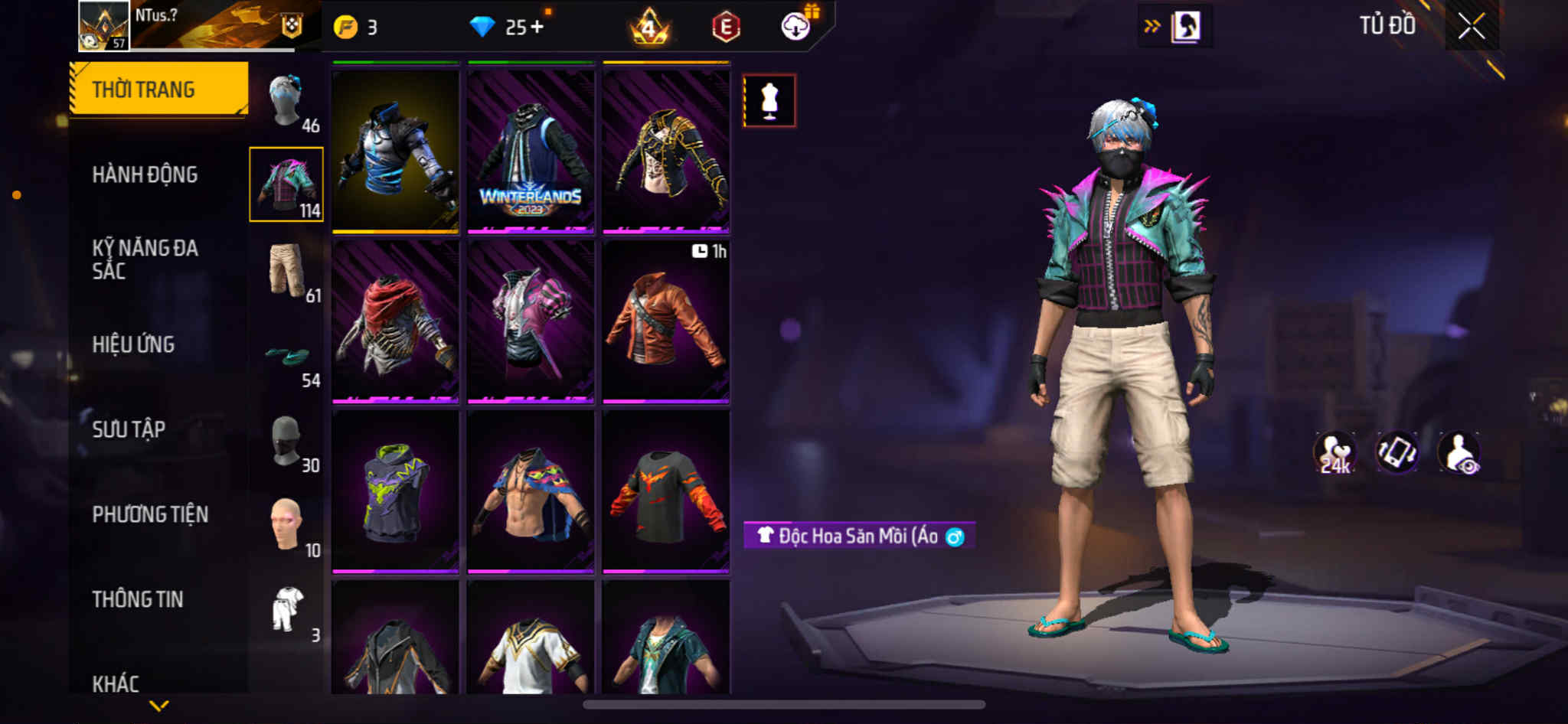Choose the red scarf skeleton top
The image size is (1568, 724).
pos(395,321)
